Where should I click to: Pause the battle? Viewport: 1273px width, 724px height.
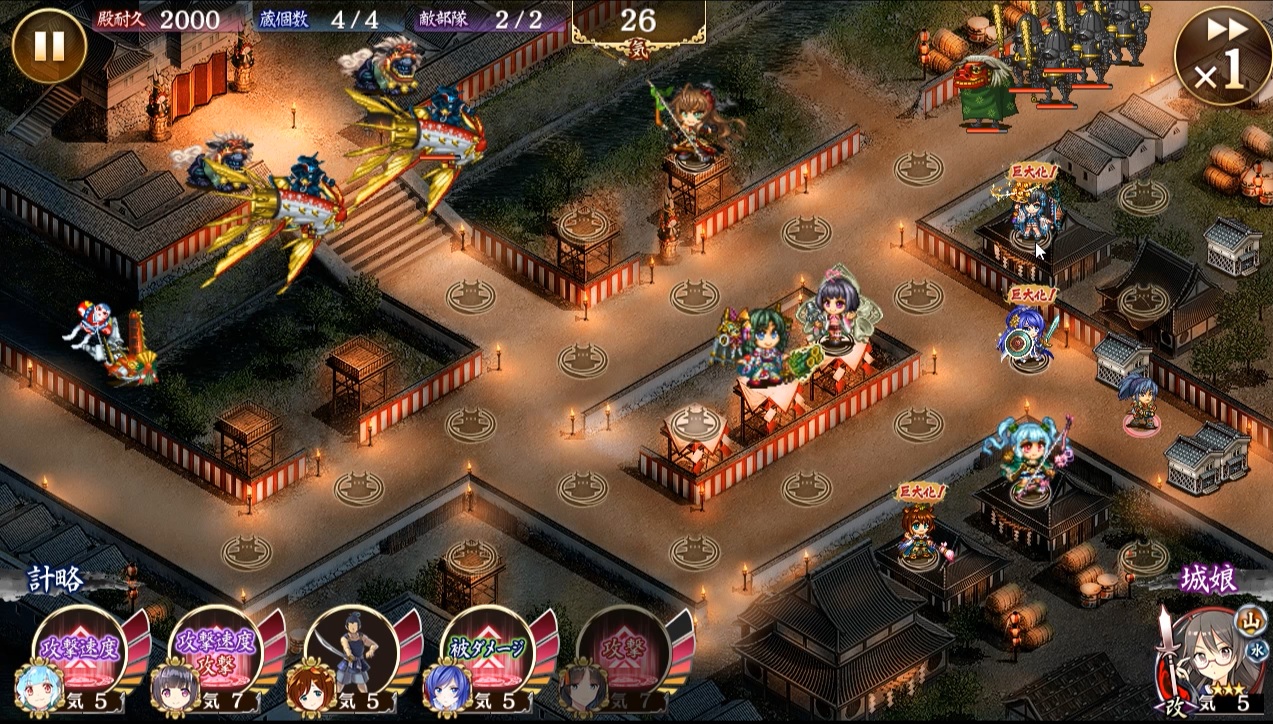pos(49,45)
